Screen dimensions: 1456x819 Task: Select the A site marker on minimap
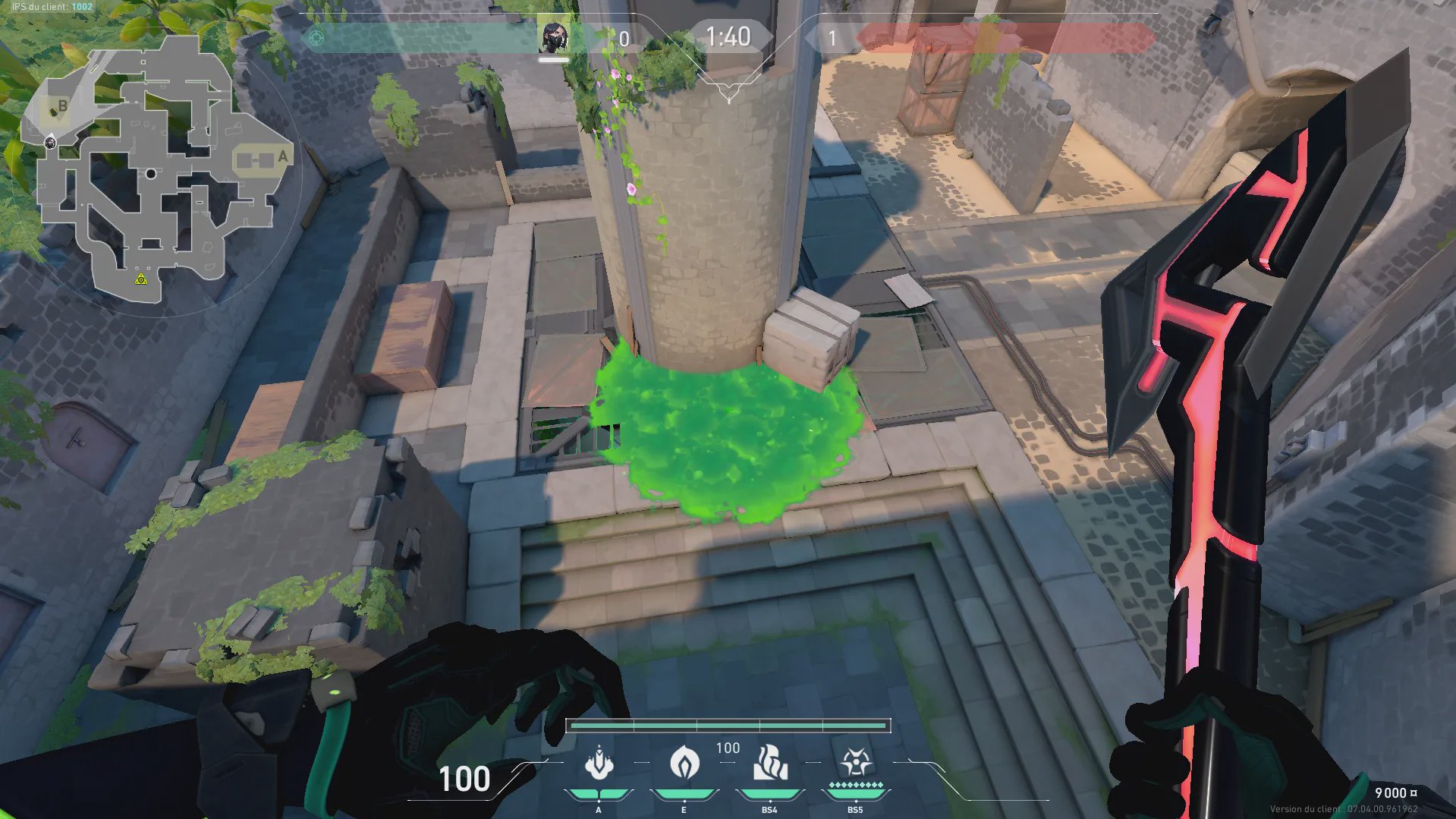tap(283, 156)
